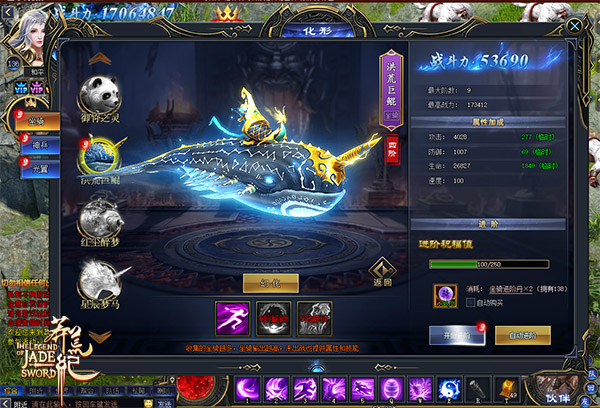Pick the 星辰梦马 unicorn mount
This screenshot has height=408, width=600.
(x=102, y=277)
